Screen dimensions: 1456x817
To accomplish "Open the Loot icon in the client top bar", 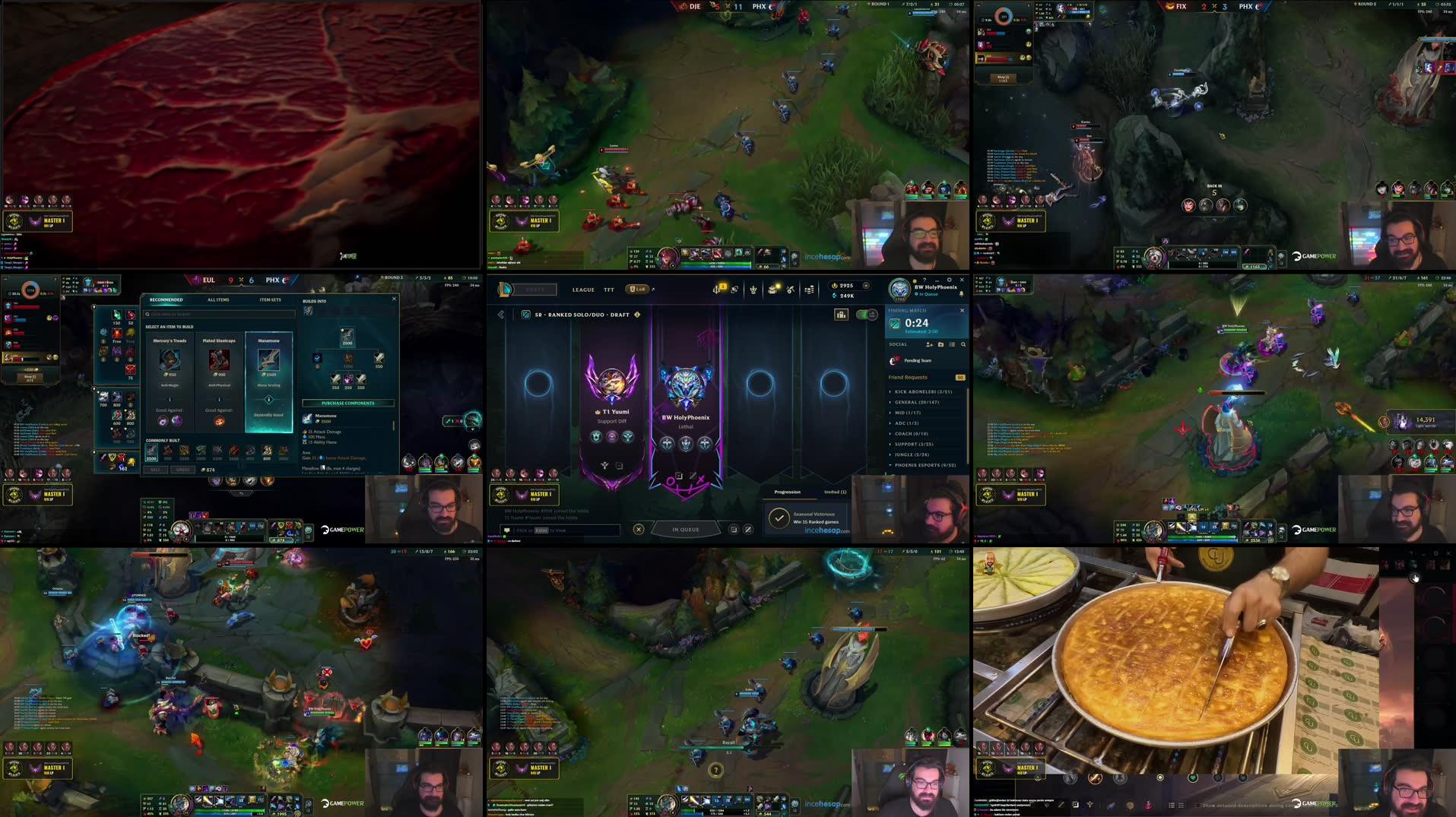I will [772, 290].
